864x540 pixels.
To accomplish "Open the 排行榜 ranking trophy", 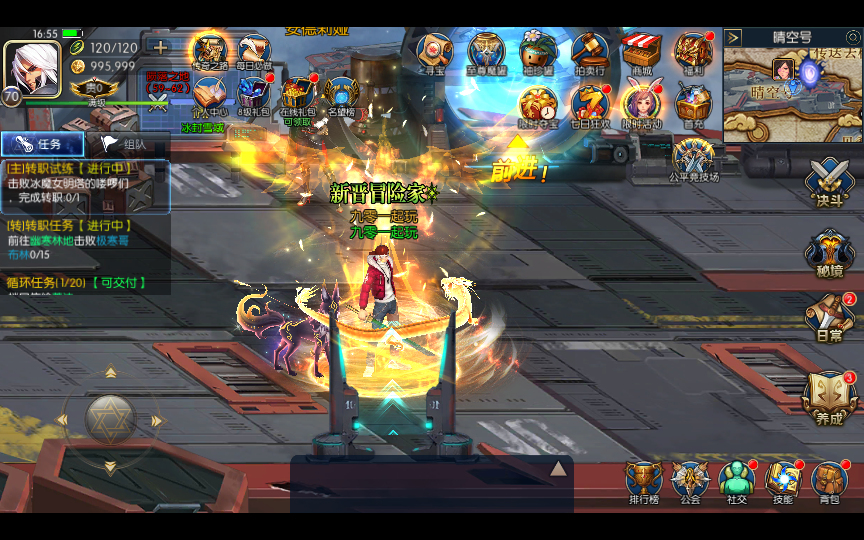I will (x=643, y=482).
